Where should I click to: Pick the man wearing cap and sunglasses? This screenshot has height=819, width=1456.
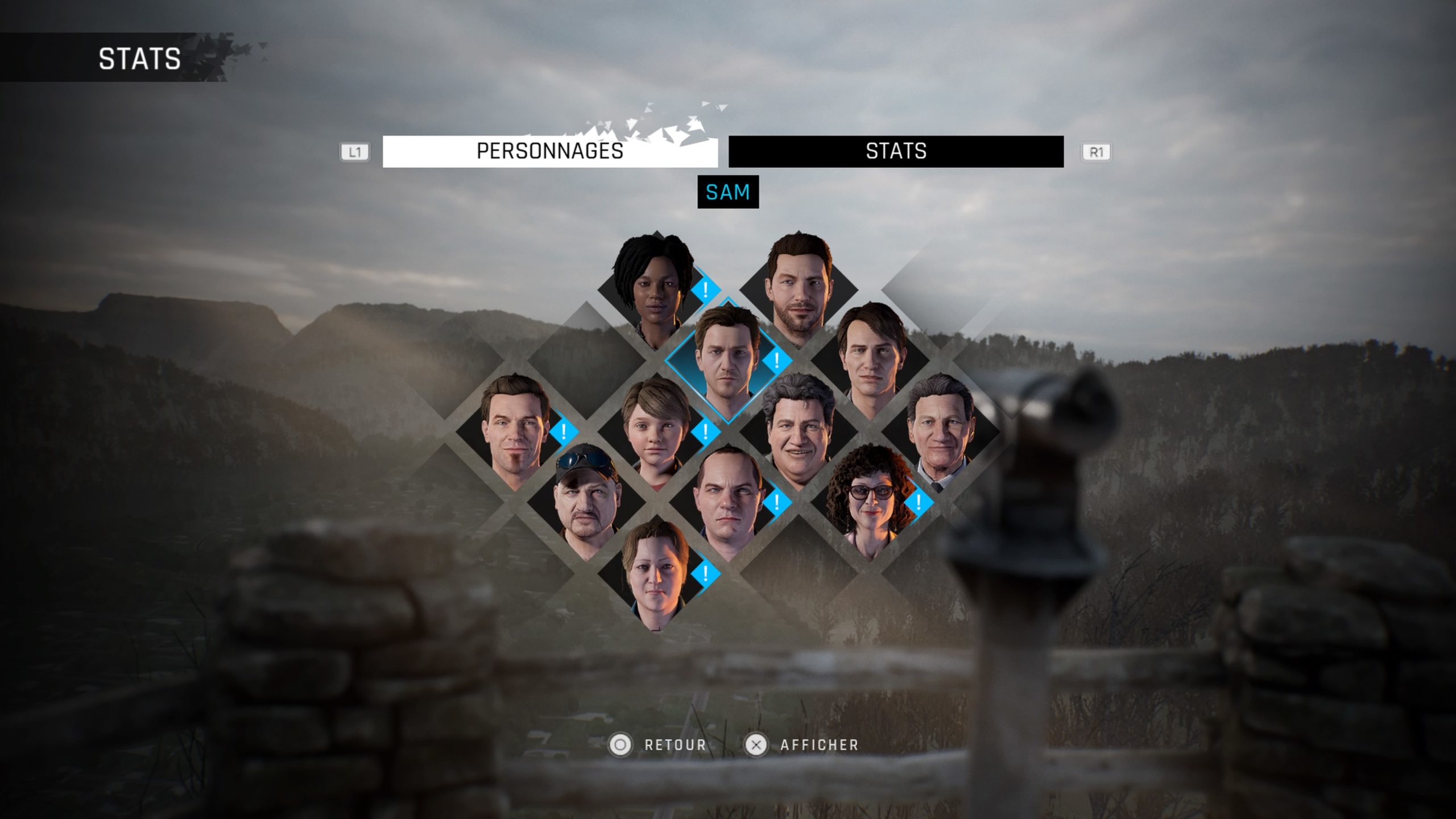point(585,503)
